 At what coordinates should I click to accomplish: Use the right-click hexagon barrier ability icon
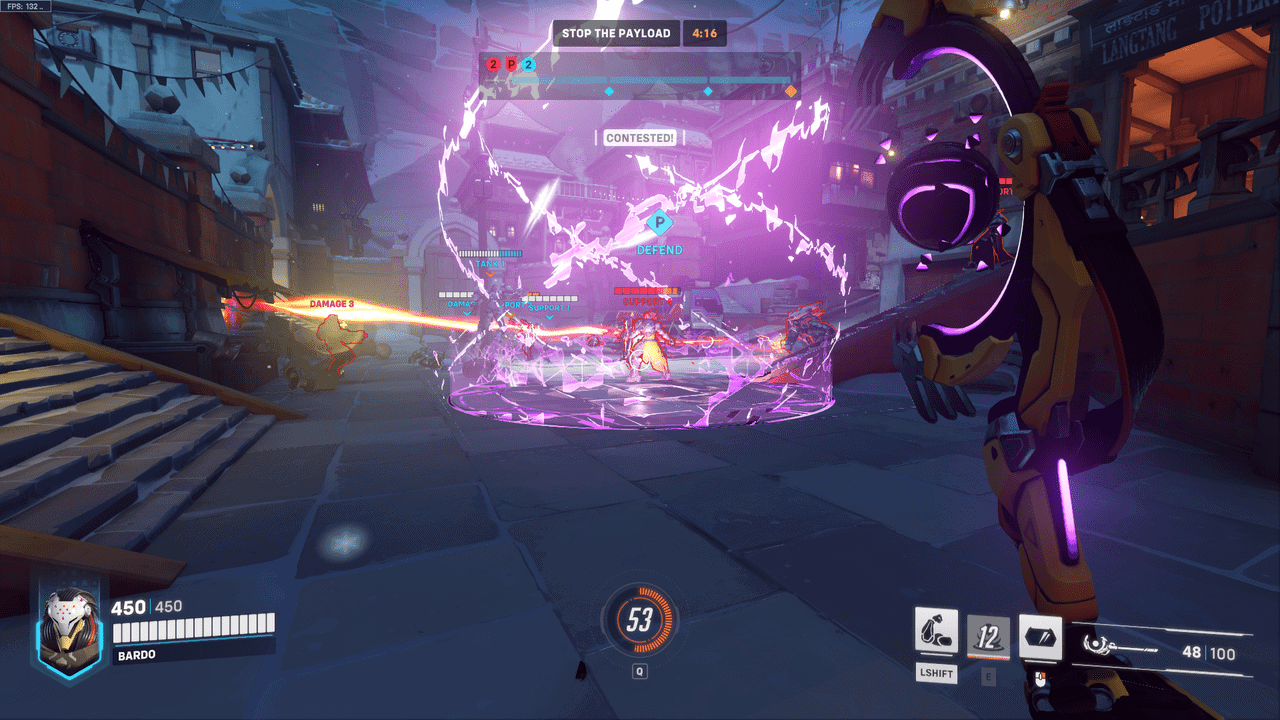click(1040, 637)
